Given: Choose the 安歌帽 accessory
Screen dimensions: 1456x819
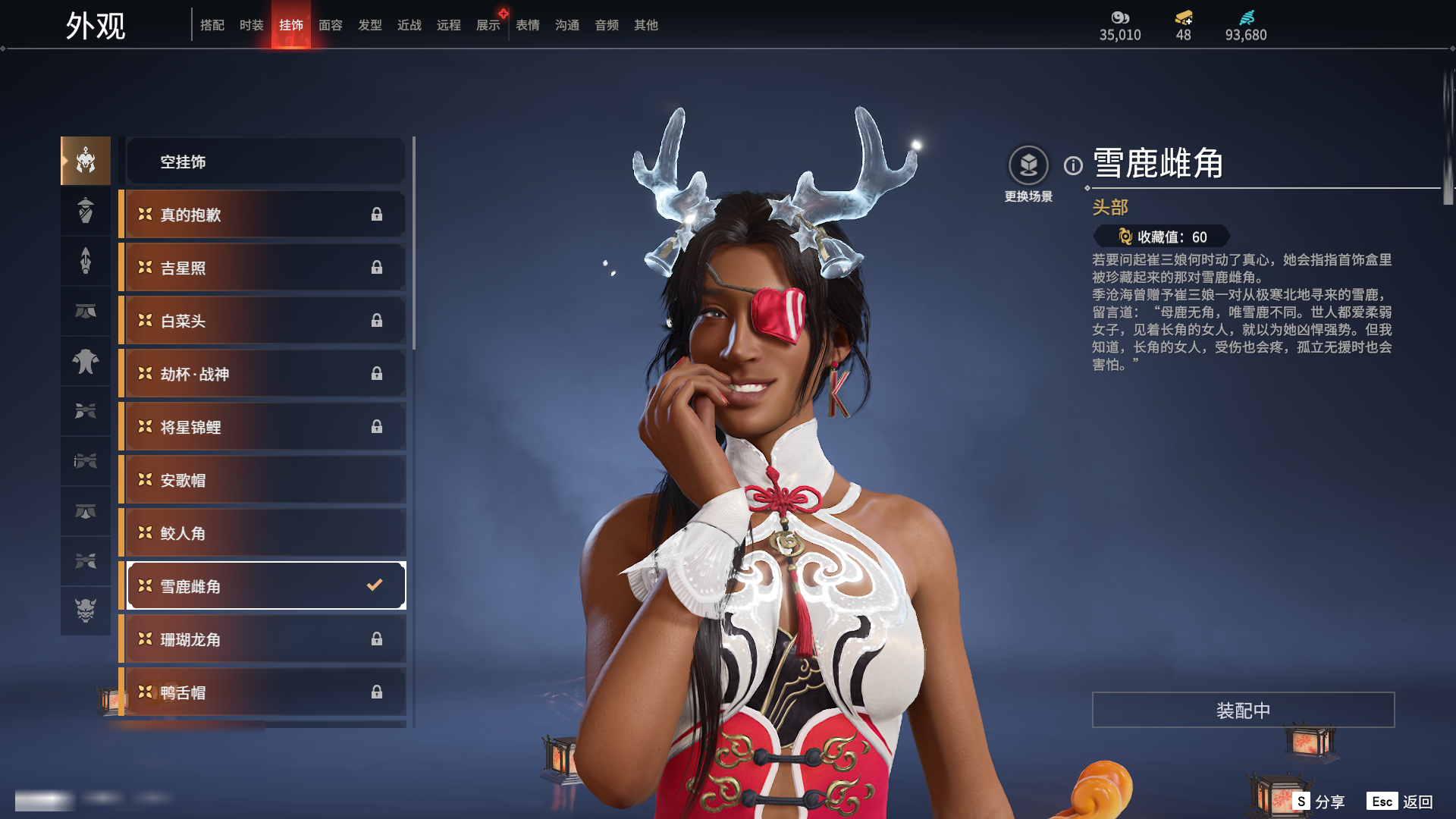Looking at the screenshot, I should (265, 480).
